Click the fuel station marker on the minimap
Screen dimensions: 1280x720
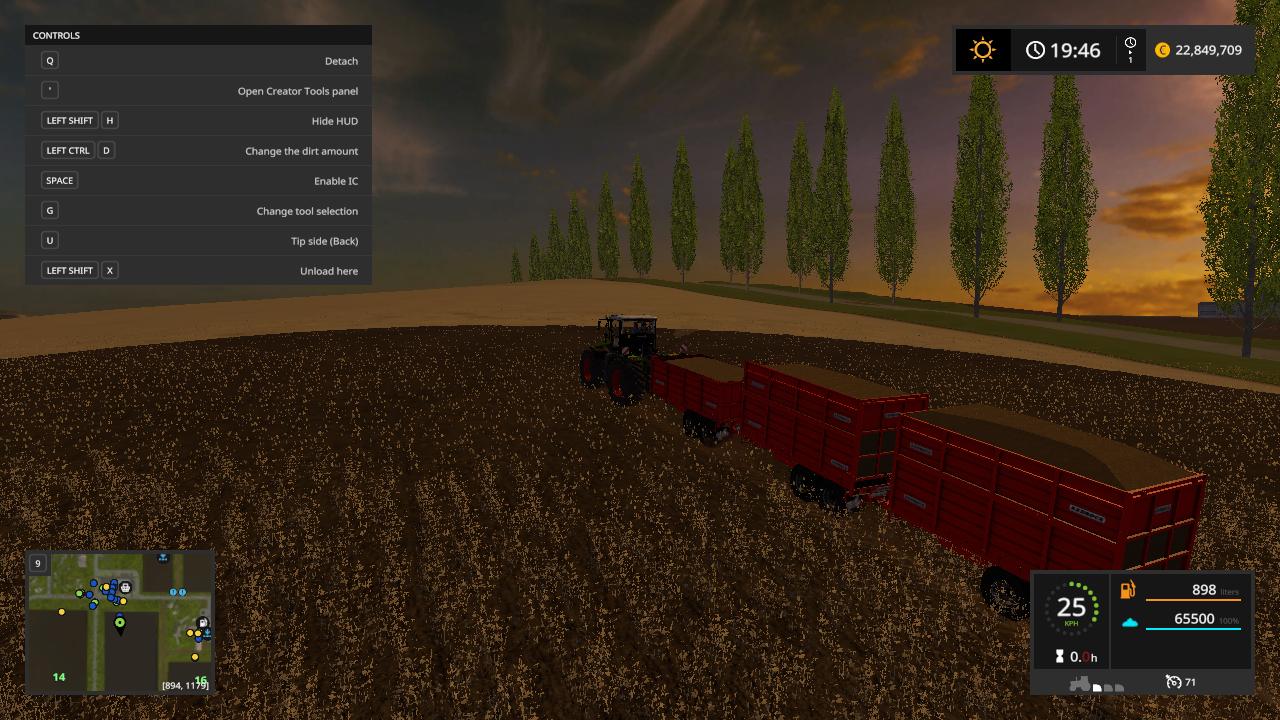(x=203, y=622)
